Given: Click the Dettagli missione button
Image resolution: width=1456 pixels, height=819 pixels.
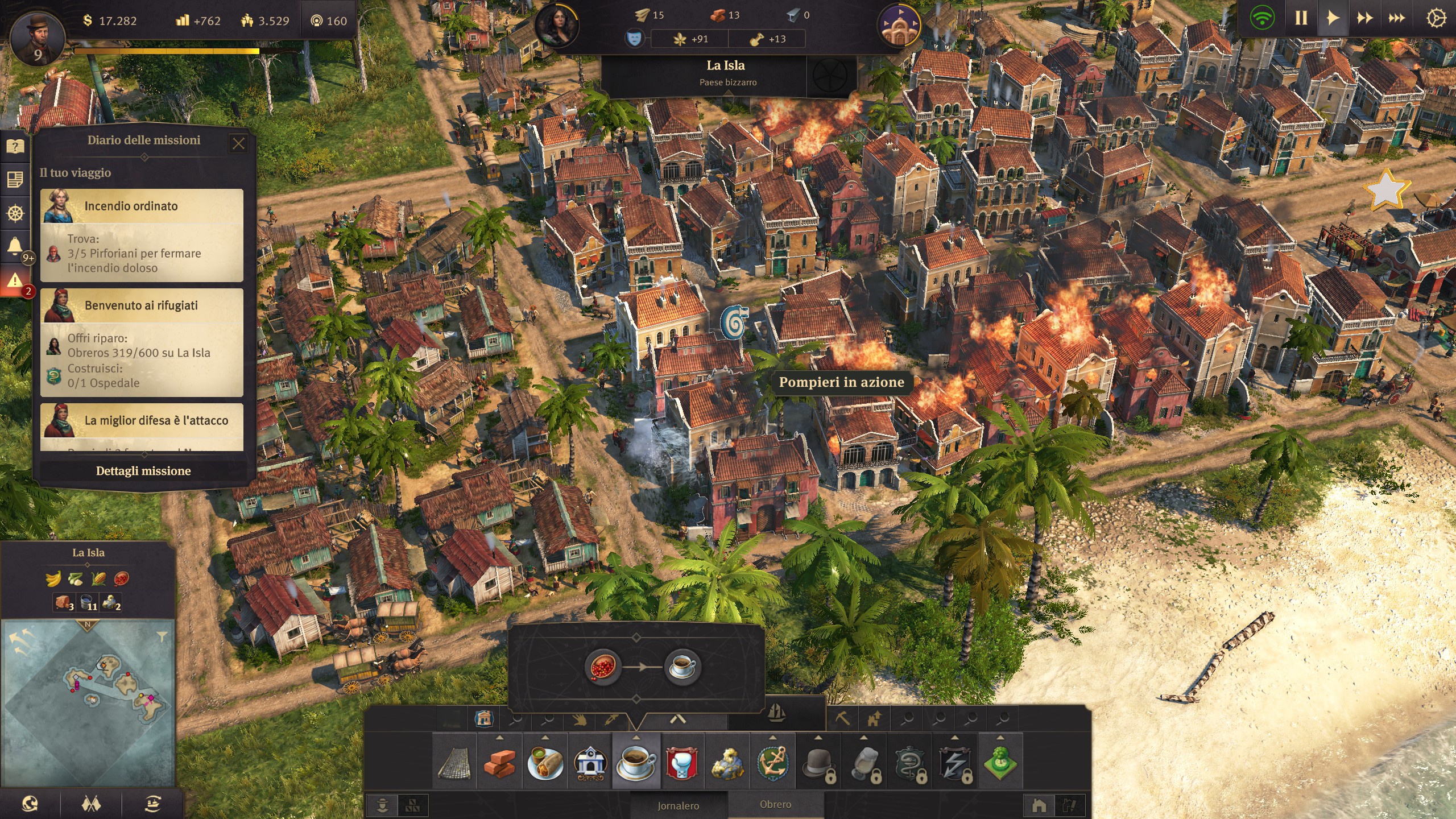Looking at the screenshot, I should 144,471.
